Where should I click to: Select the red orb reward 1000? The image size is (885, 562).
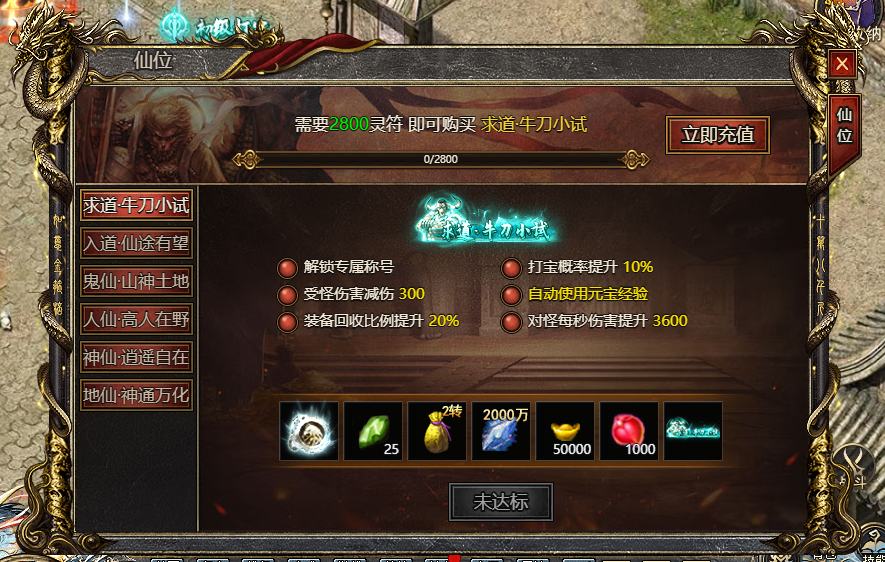click(x=628, y=431)
